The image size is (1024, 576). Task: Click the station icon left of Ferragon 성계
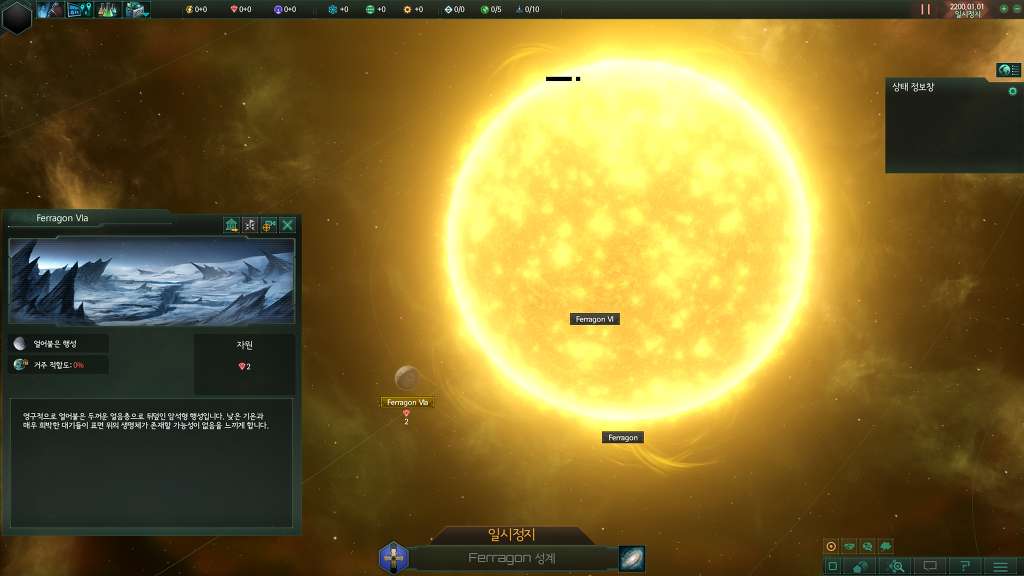(x=394, y=558)
